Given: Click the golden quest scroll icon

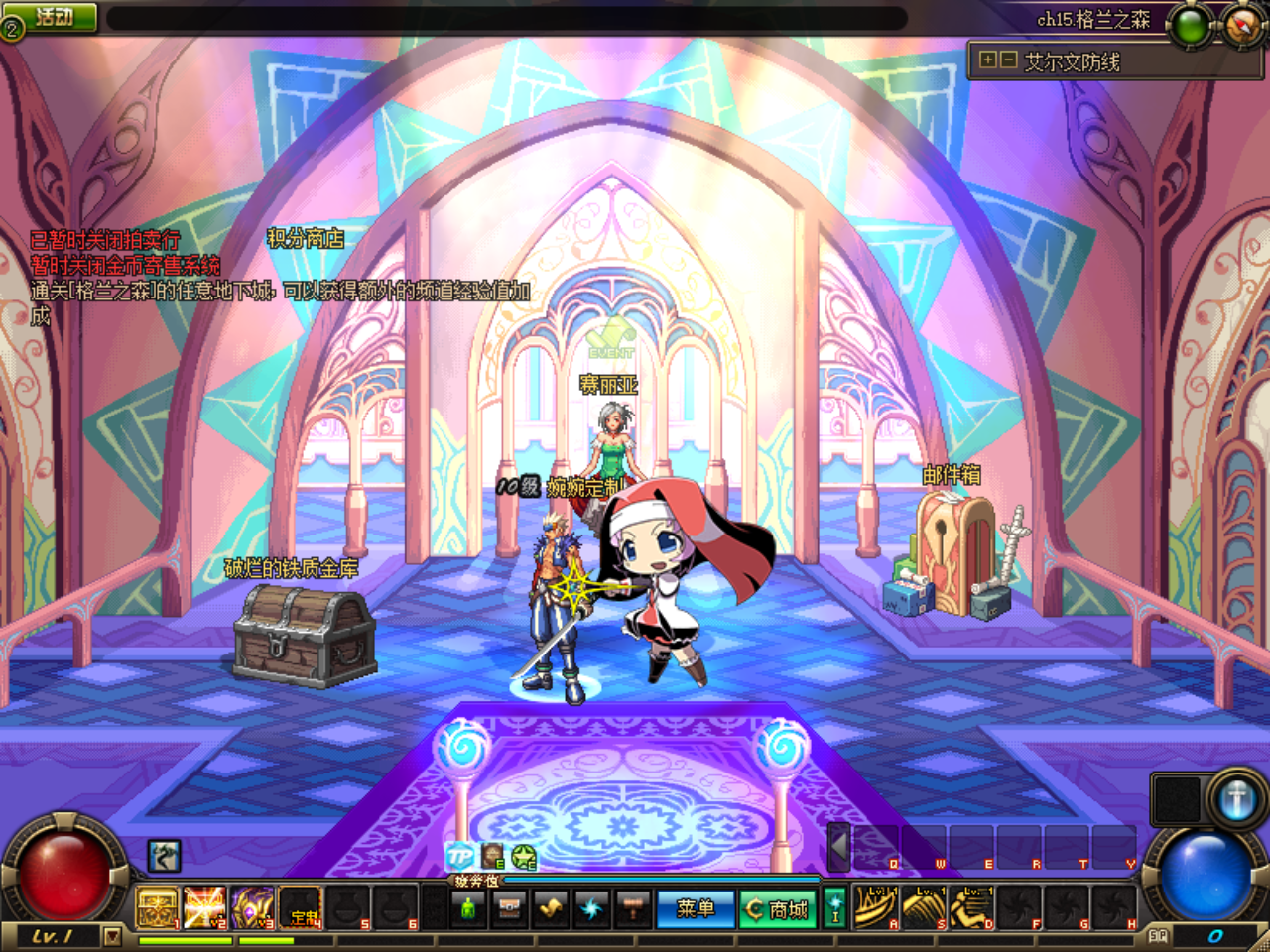Looking at the screenshot, I should 551,907.
